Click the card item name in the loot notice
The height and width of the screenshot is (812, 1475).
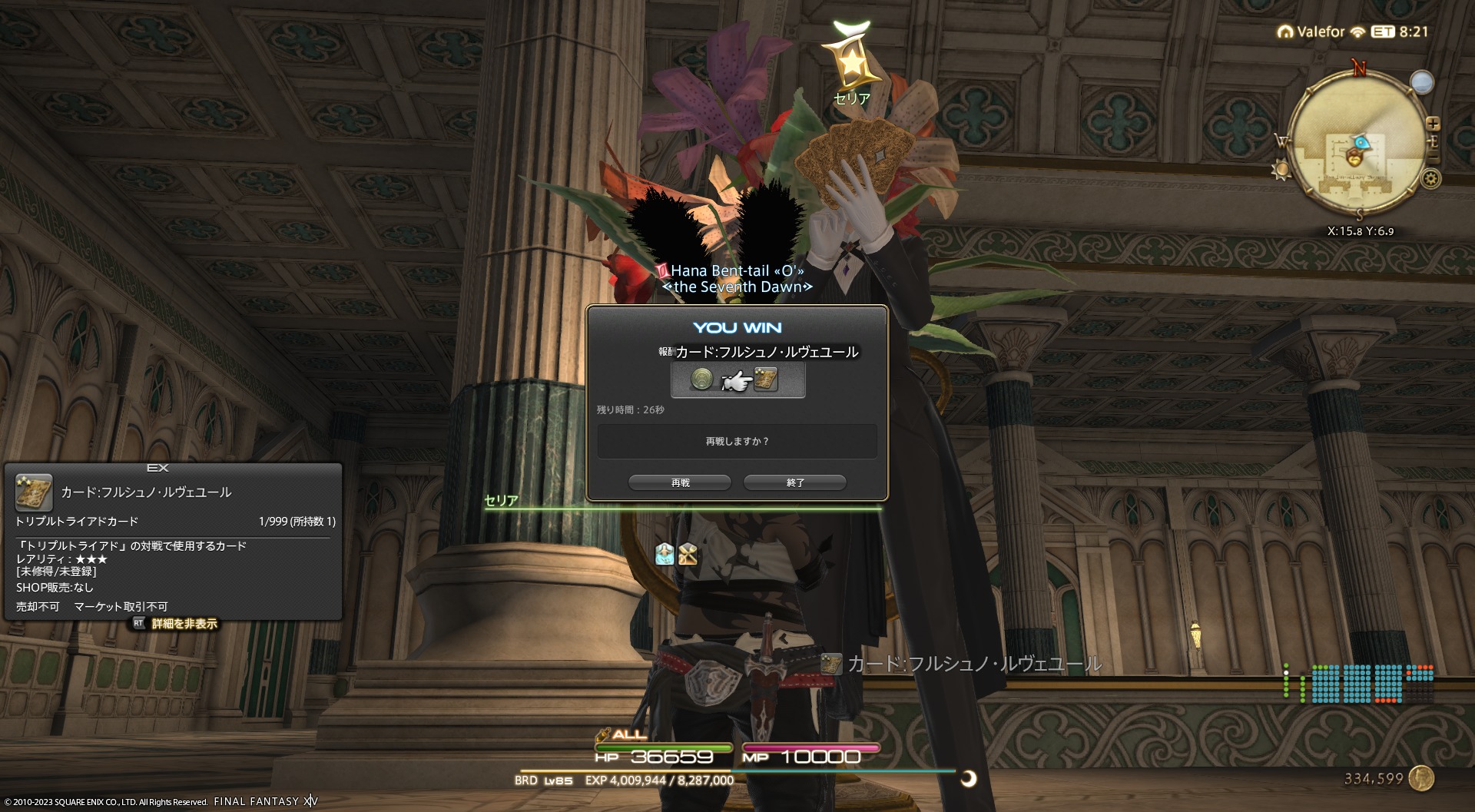point(973,664)
